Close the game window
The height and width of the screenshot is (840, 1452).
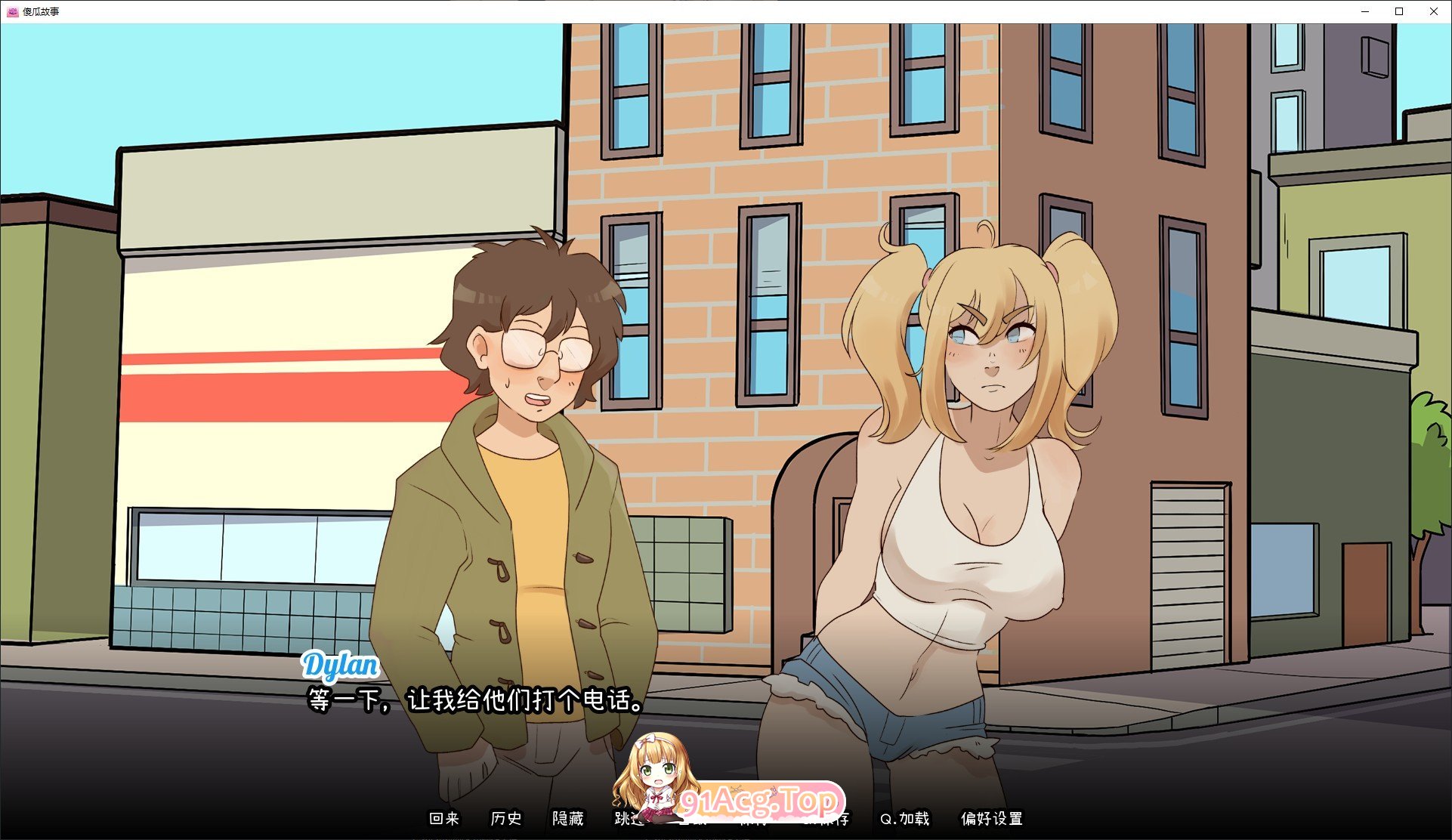[x=1434, y=11]
